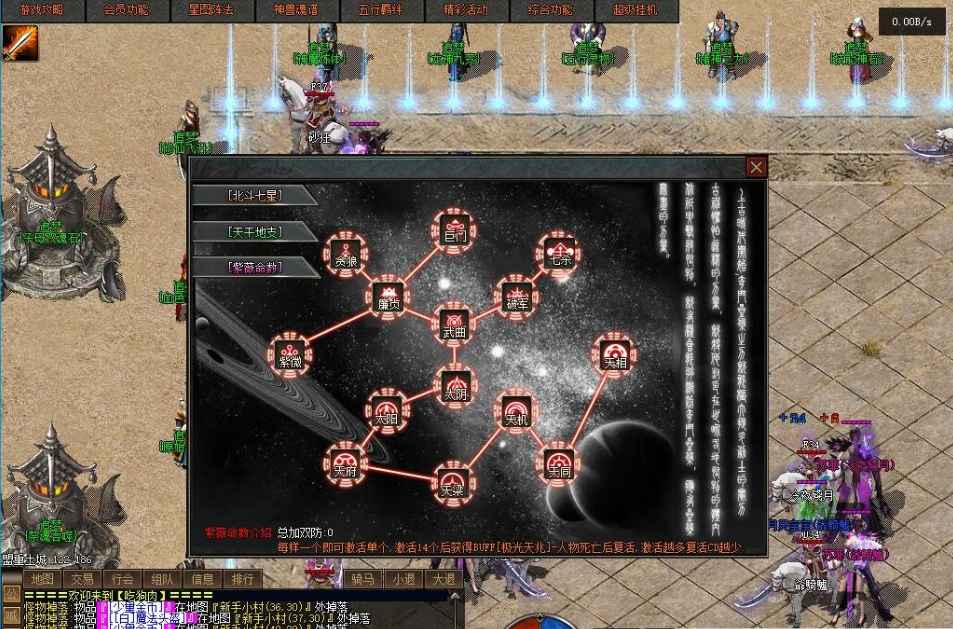Image resolution: width=953 pixels, height=629 pixels.
Task: Light up the 天府 star node
Action: pyautogui.click(x=345, y=463)
